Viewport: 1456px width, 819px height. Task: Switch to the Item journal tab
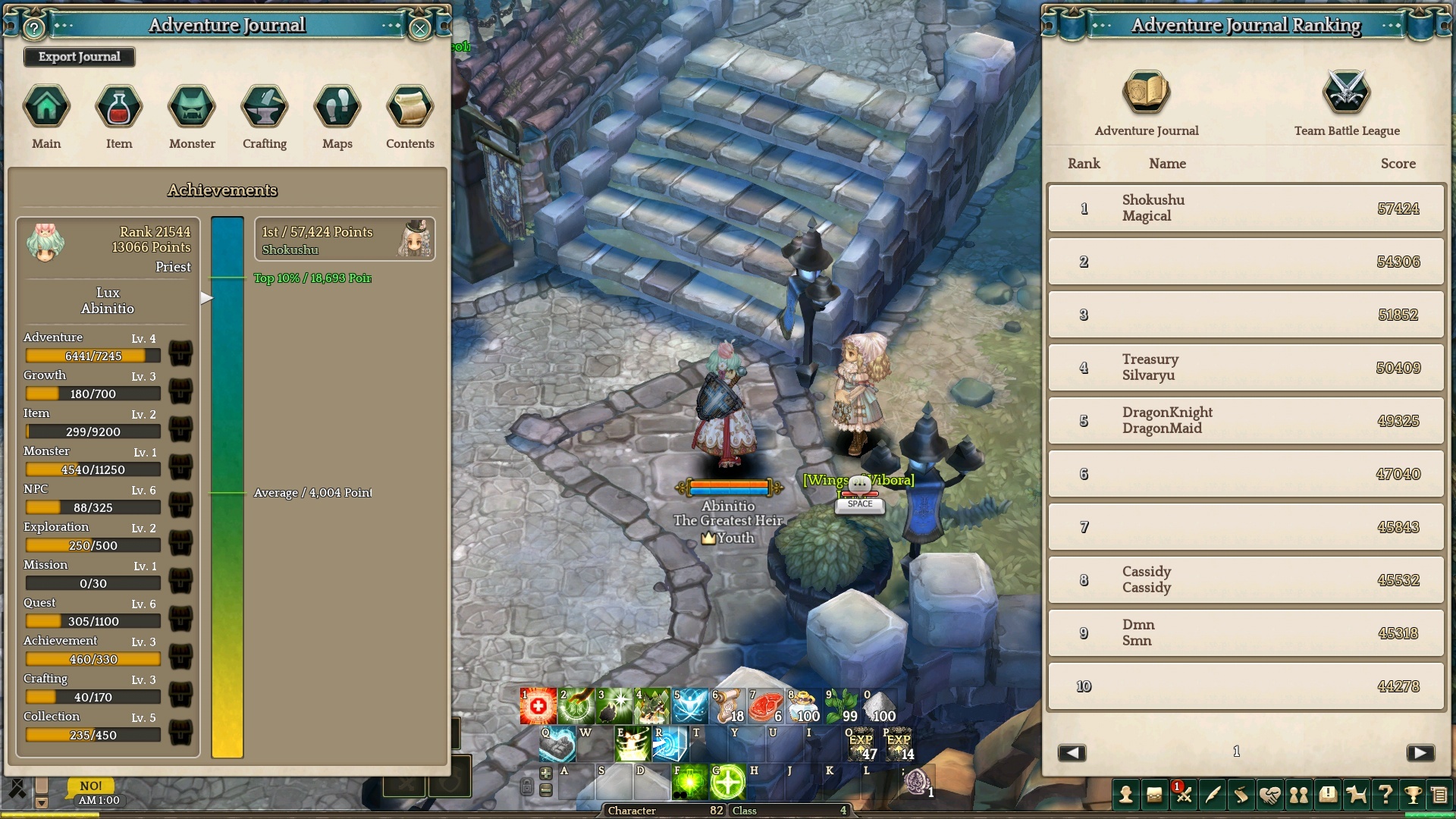click(119, 107)
